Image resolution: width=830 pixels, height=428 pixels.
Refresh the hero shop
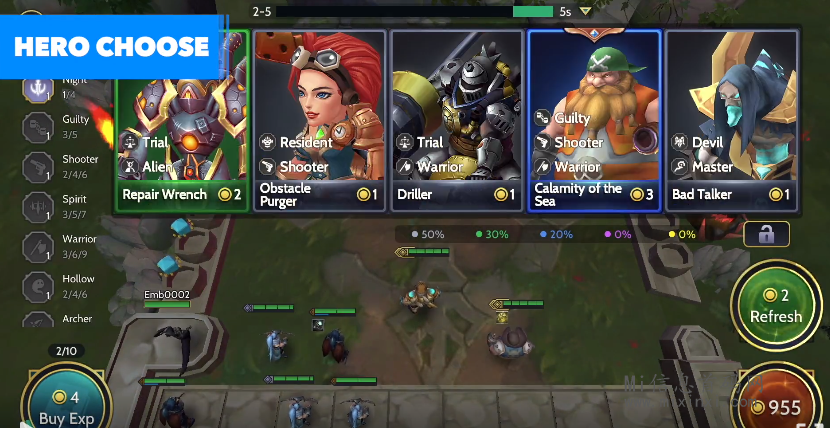coord(776,306)
